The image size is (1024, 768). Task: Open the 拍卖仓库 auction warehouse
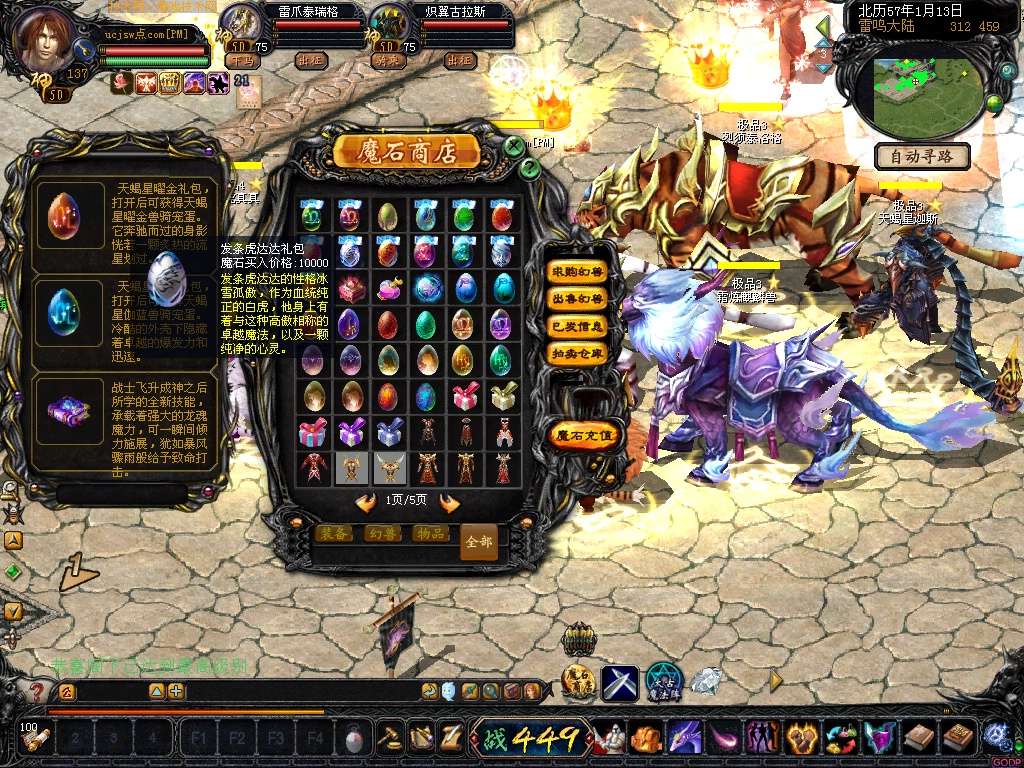tap(578, 353)
